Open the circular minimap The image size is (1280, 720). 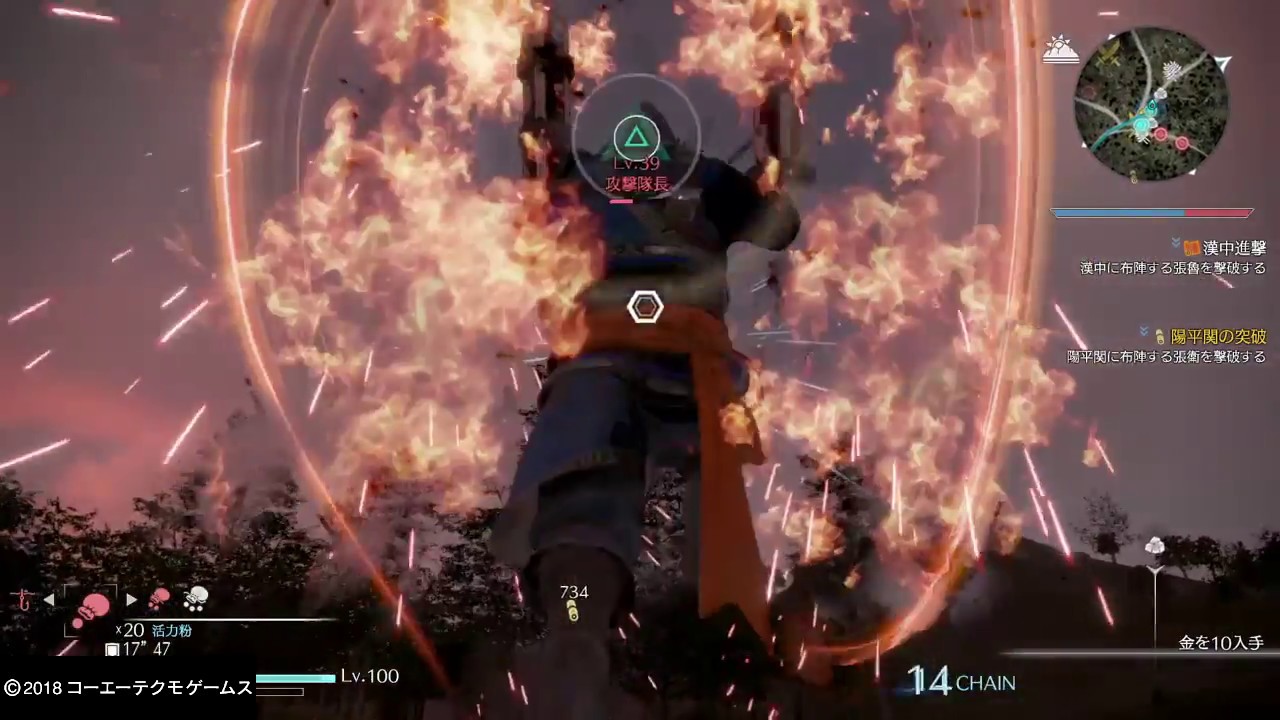coord(1151,104)
